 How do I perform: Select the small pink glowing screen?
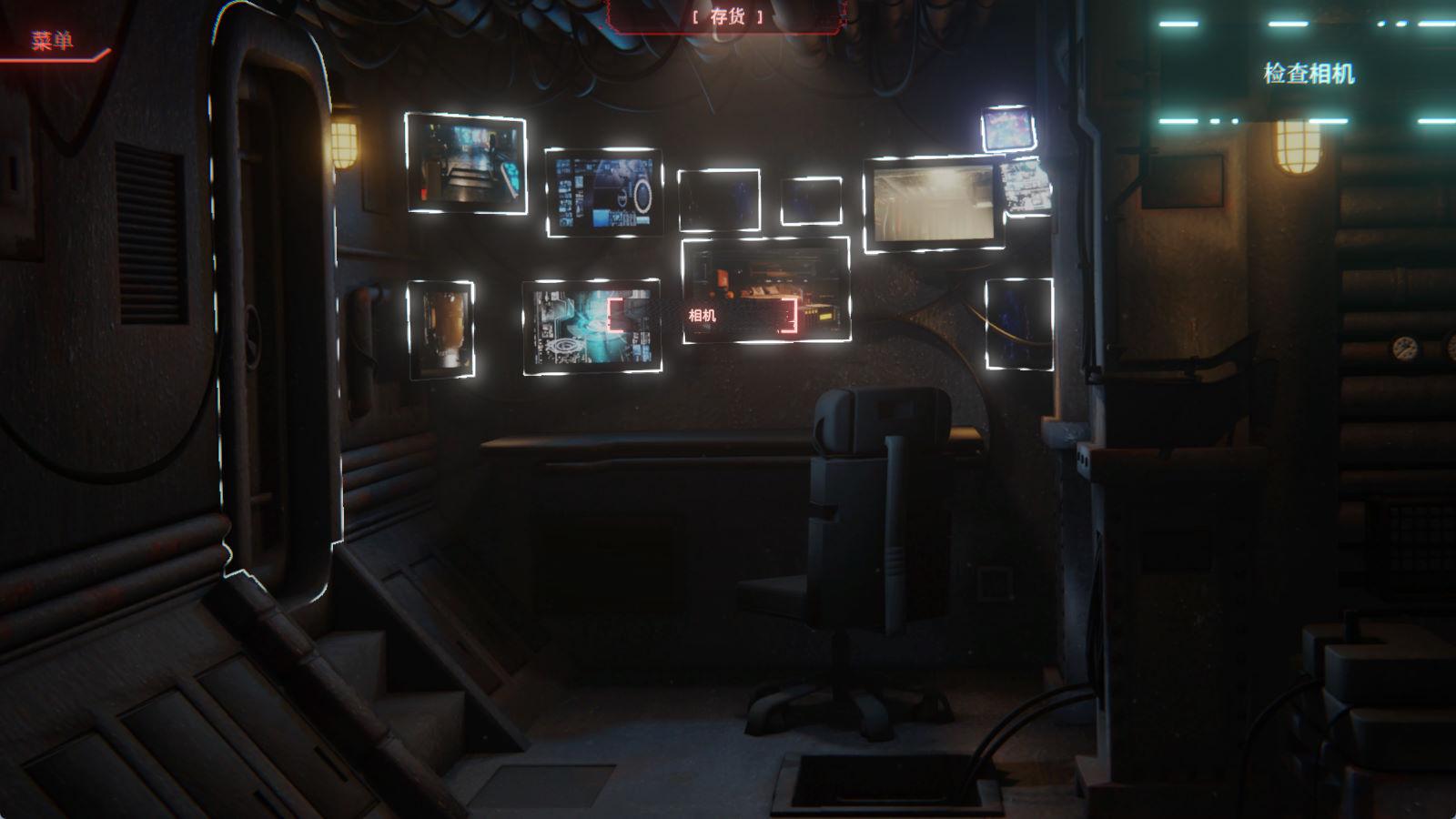click(1008, 128)
